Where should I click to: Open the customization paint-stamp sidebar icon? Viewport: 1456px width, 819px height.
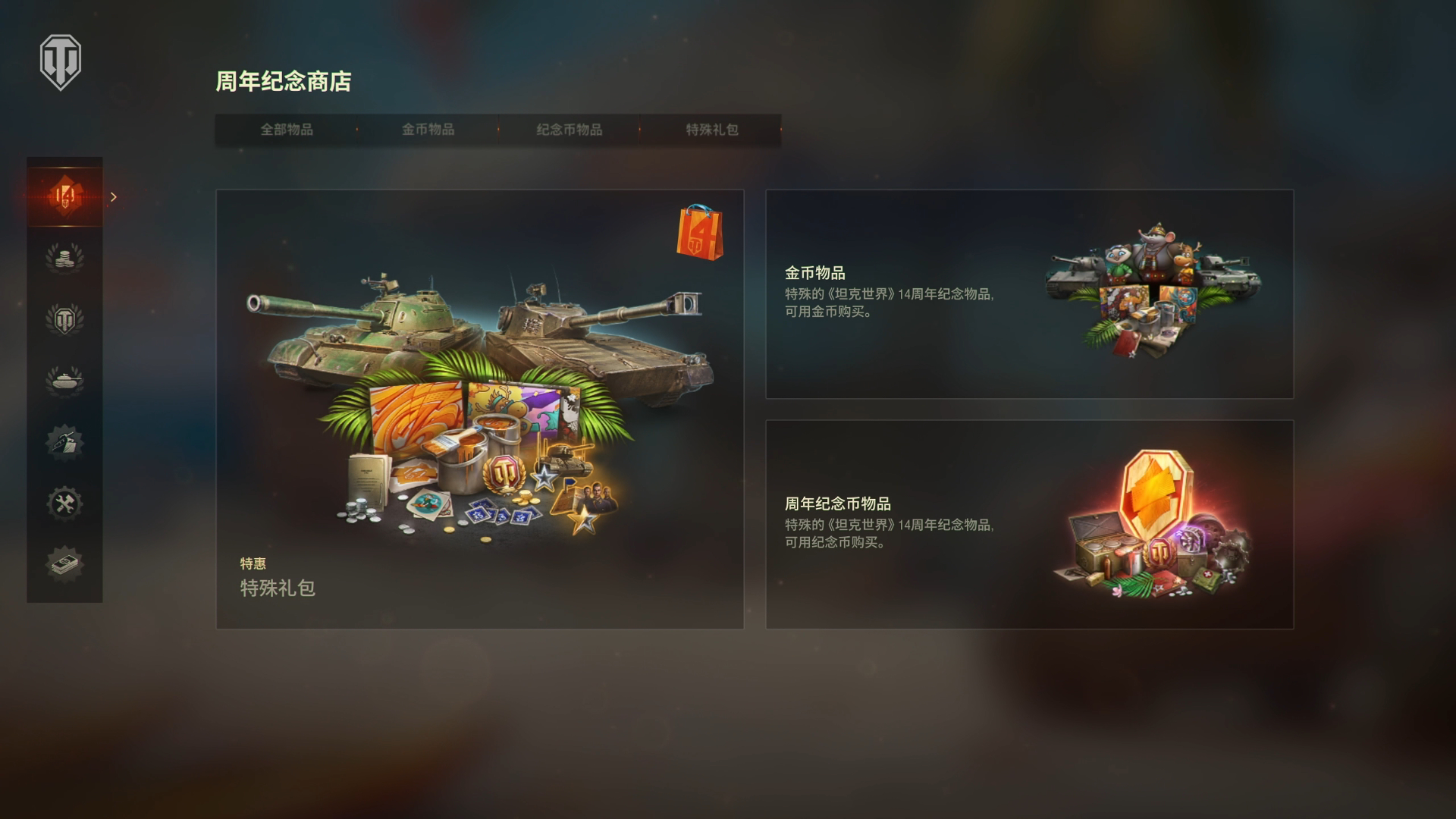pyautogui.click(x=64, y=444)
